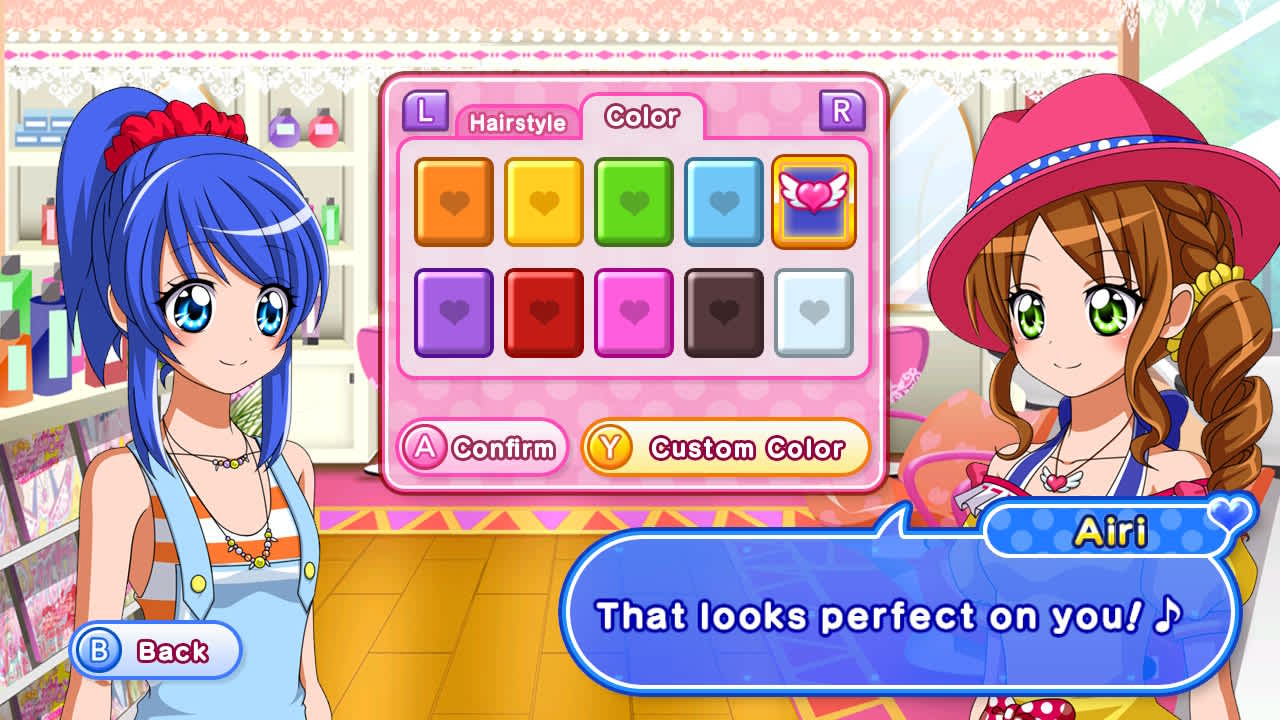Click the A button icon beside Confirm
The height and width of the screenshot is (720, 1280).
(x=426, y=448)
